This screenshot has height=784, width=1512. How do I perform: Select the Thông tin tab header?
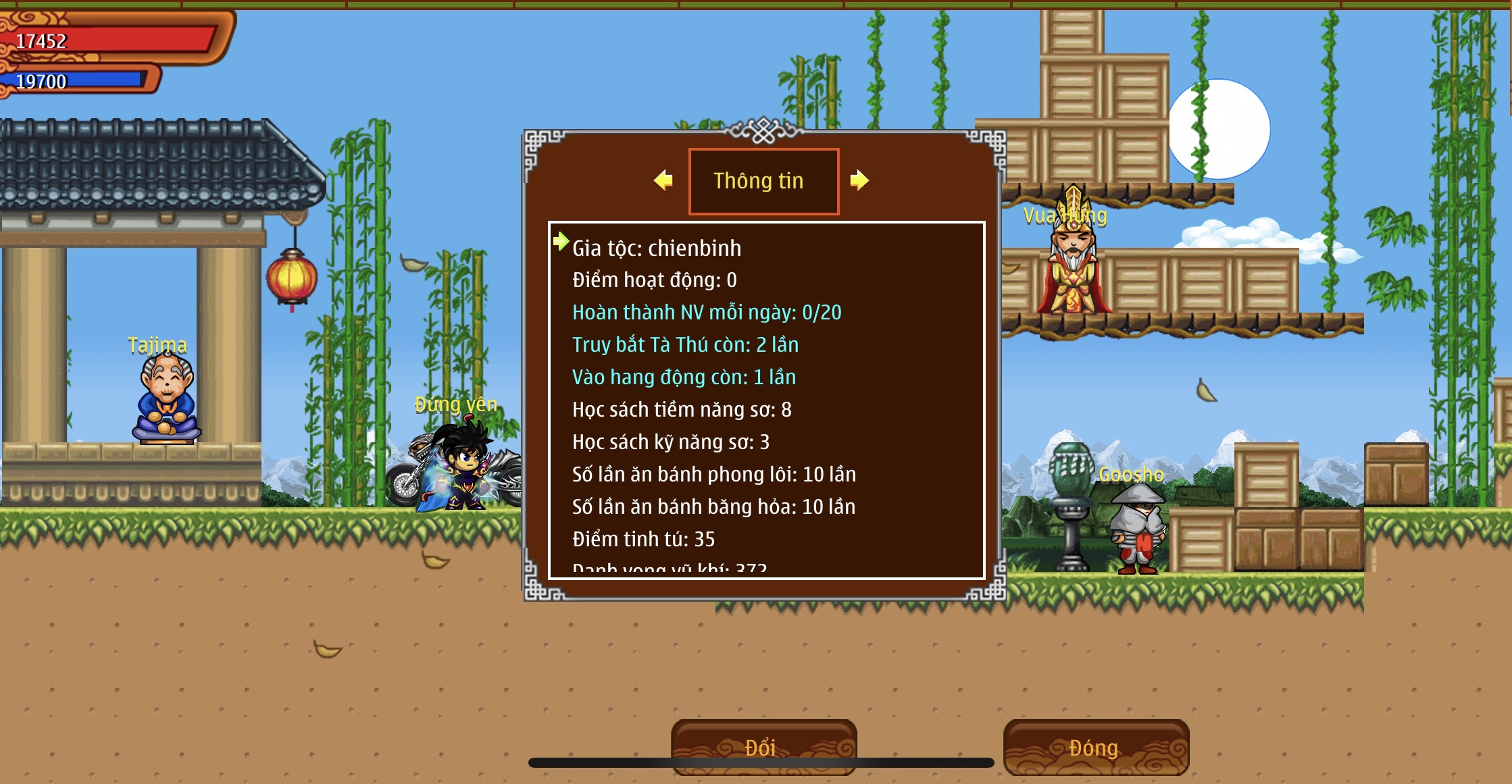point(763,181)
